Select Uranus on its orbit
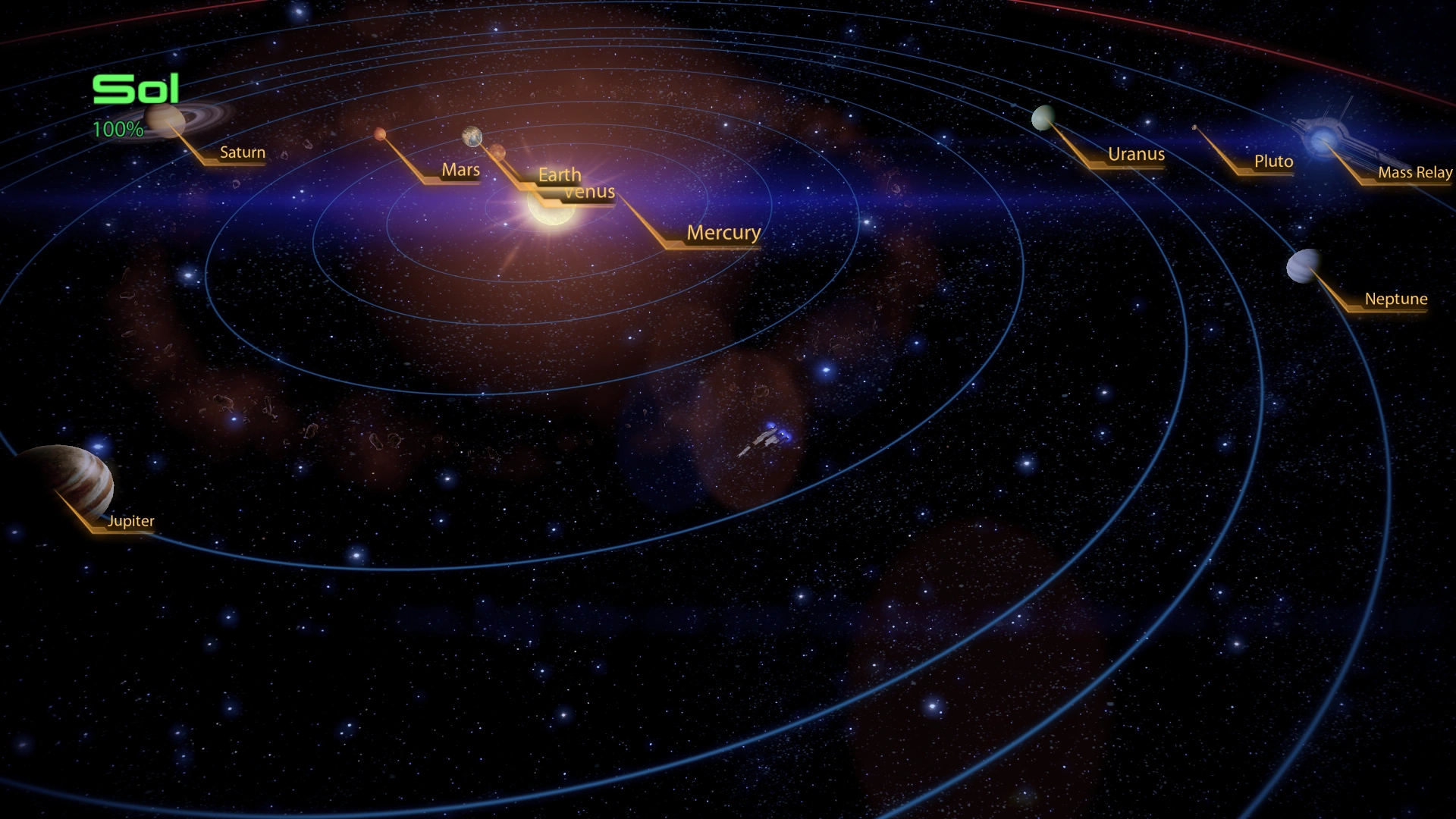The height and width of the screenshot is (819, 1456). click(1043, 120)
